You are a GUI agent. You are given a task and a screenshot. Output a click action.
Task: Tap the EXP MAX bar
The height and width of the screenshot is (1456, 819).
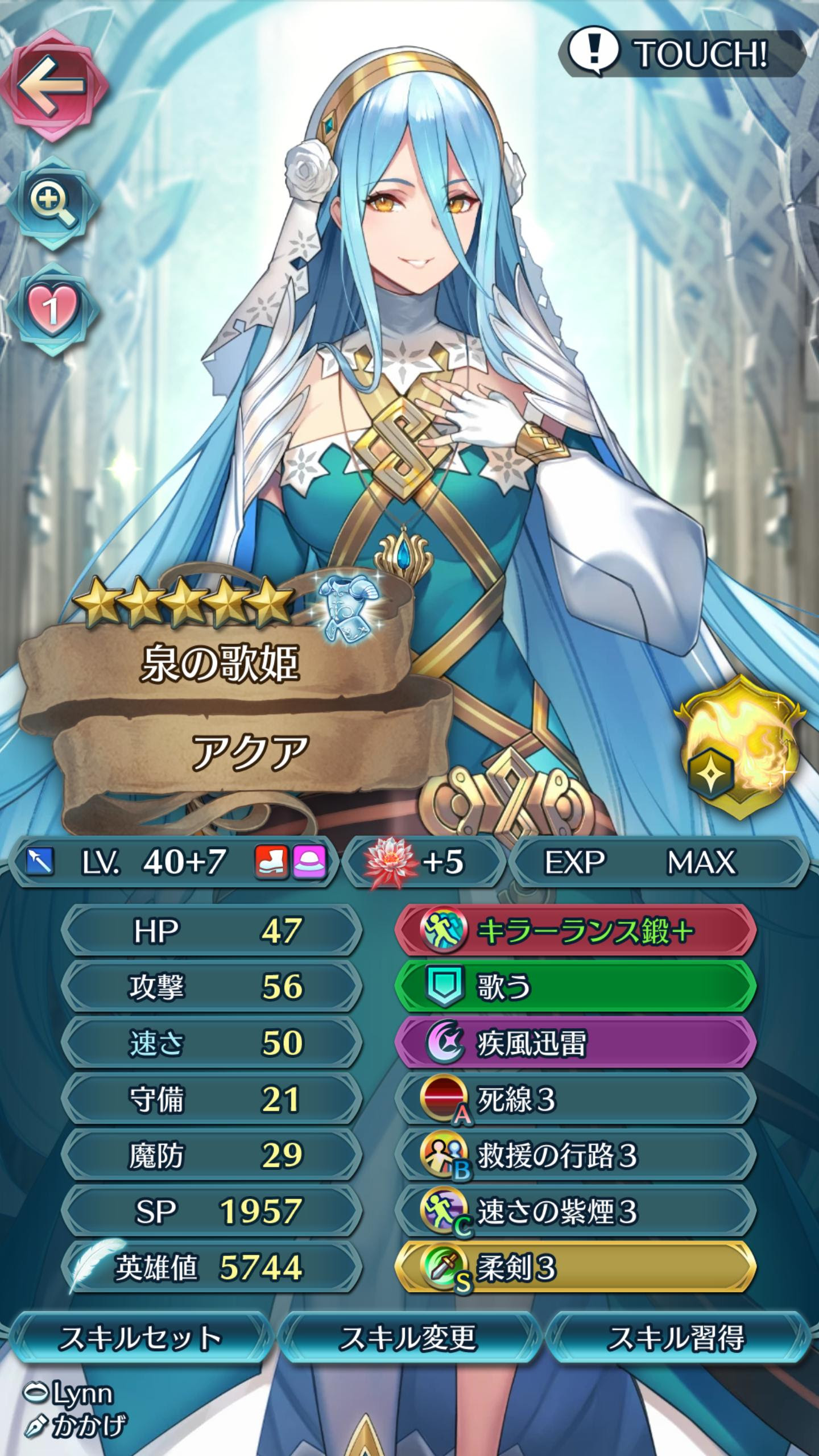click(654, 861)
